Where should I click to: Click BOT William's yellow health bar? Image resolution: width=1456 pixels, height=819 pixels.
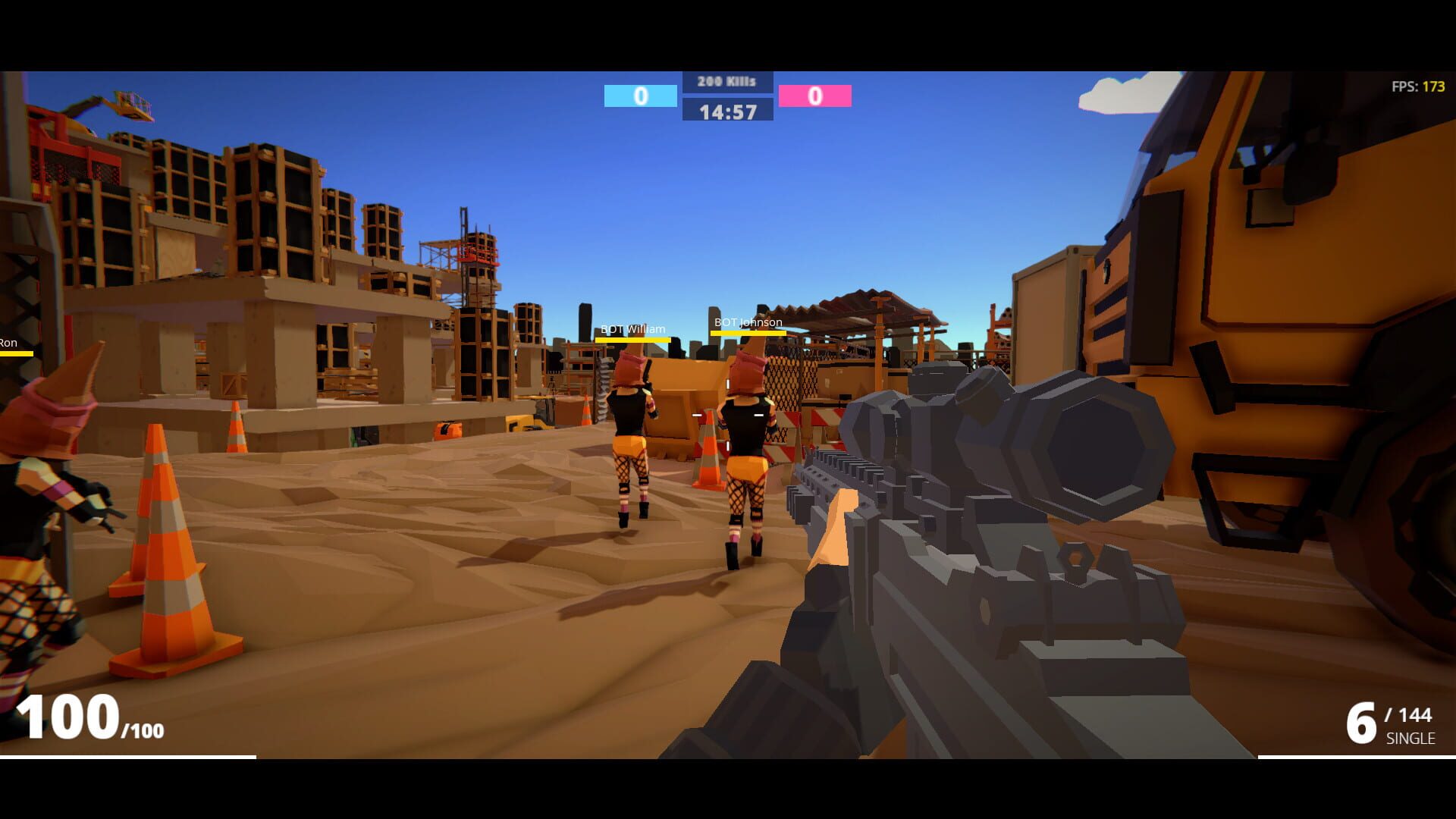(x=632, y=339)
